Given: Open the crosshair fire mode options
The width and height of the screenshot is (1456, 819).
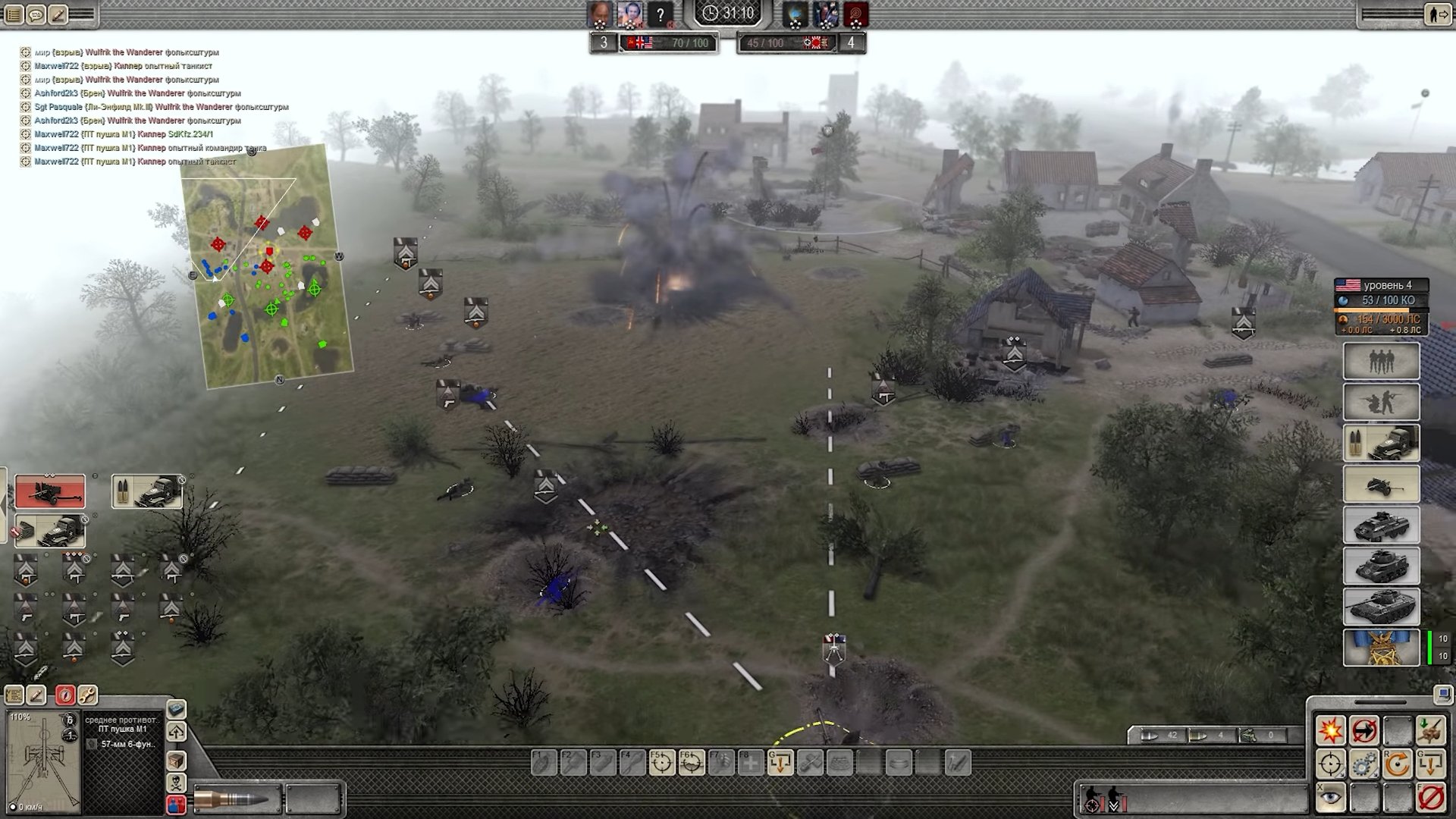Looking at the screenshot, I should click(x=1330, y=764).
